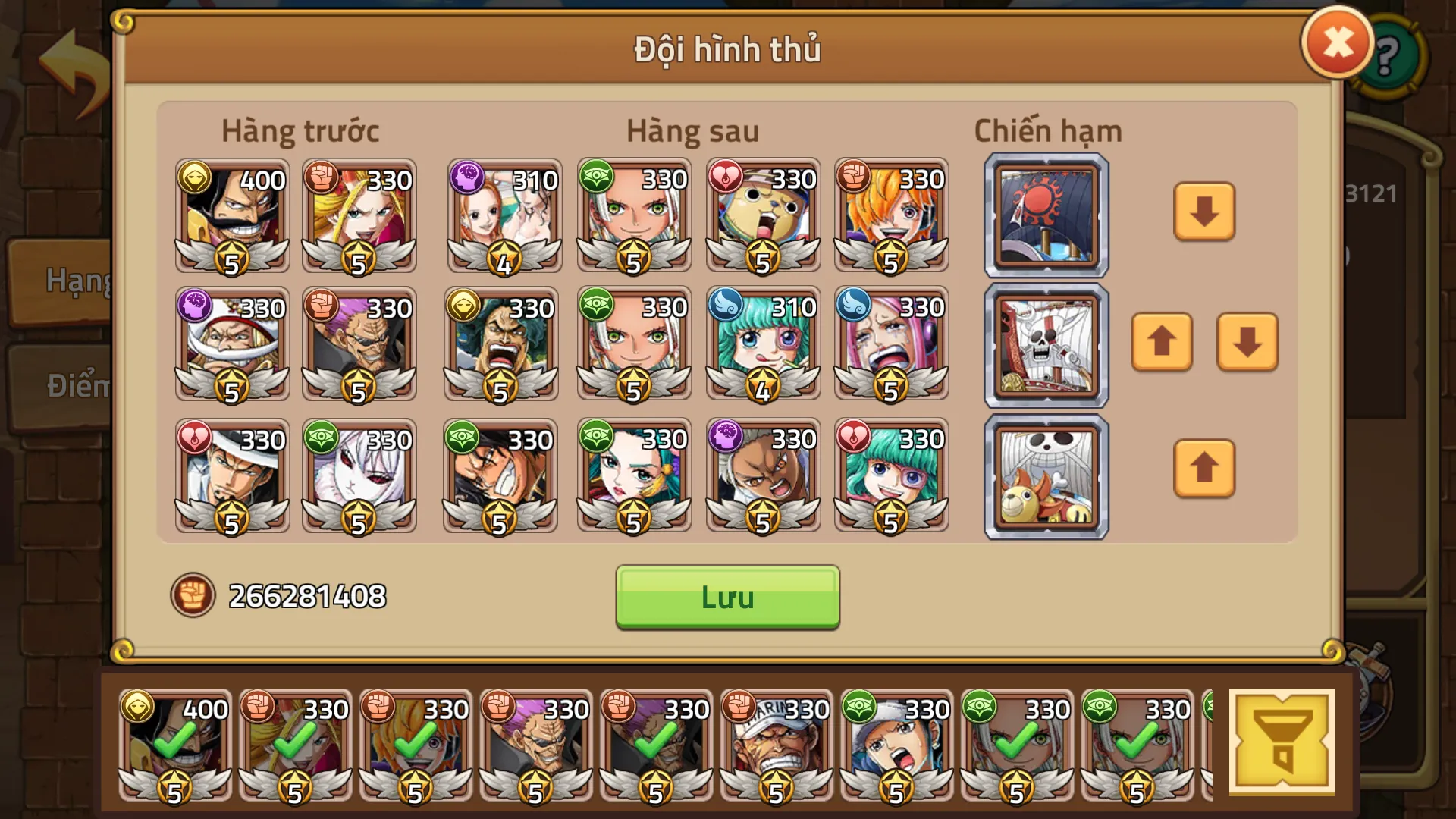This screenshot has width=1456, height=819.
Task: Select the Thousand Sunny warship slot
Action: pos(1045,476)
